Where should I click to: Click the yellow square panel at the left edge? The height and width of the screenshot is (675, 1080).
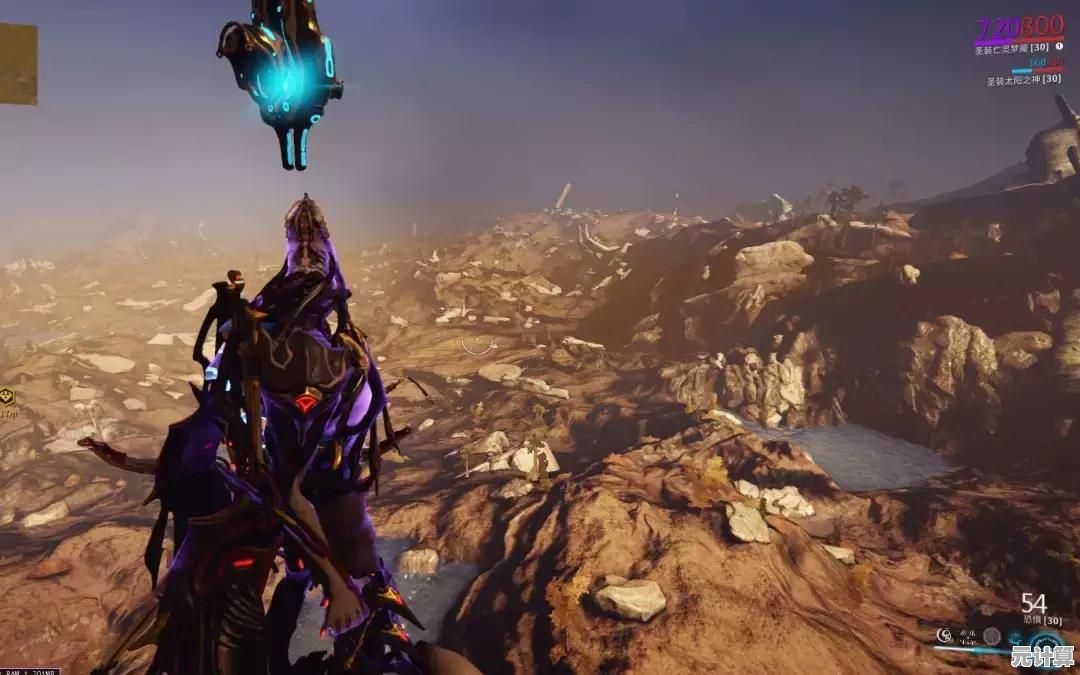point(17,63)
